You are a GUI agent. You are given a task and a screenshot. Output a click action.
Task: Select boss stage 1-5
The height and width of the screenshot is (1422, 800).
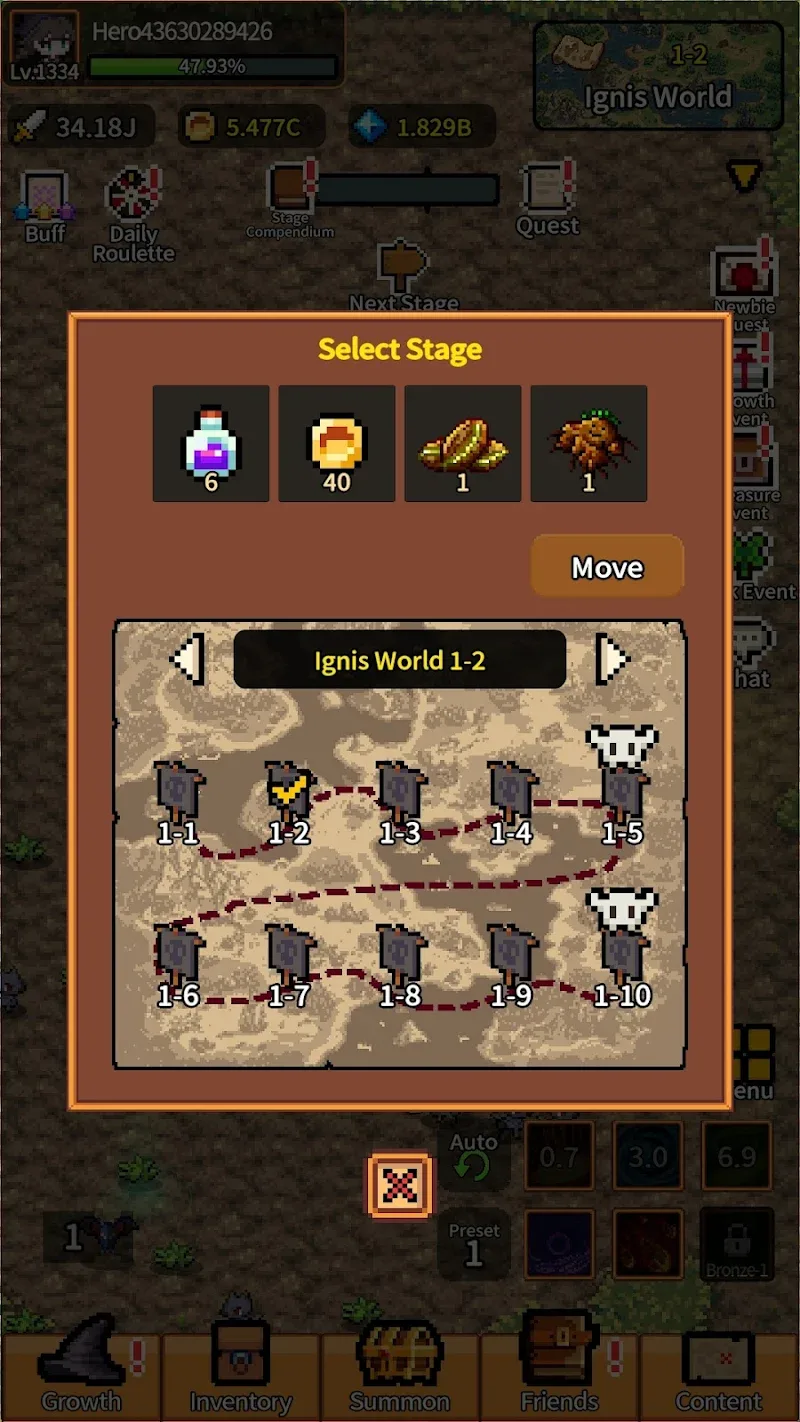point(622,785)
